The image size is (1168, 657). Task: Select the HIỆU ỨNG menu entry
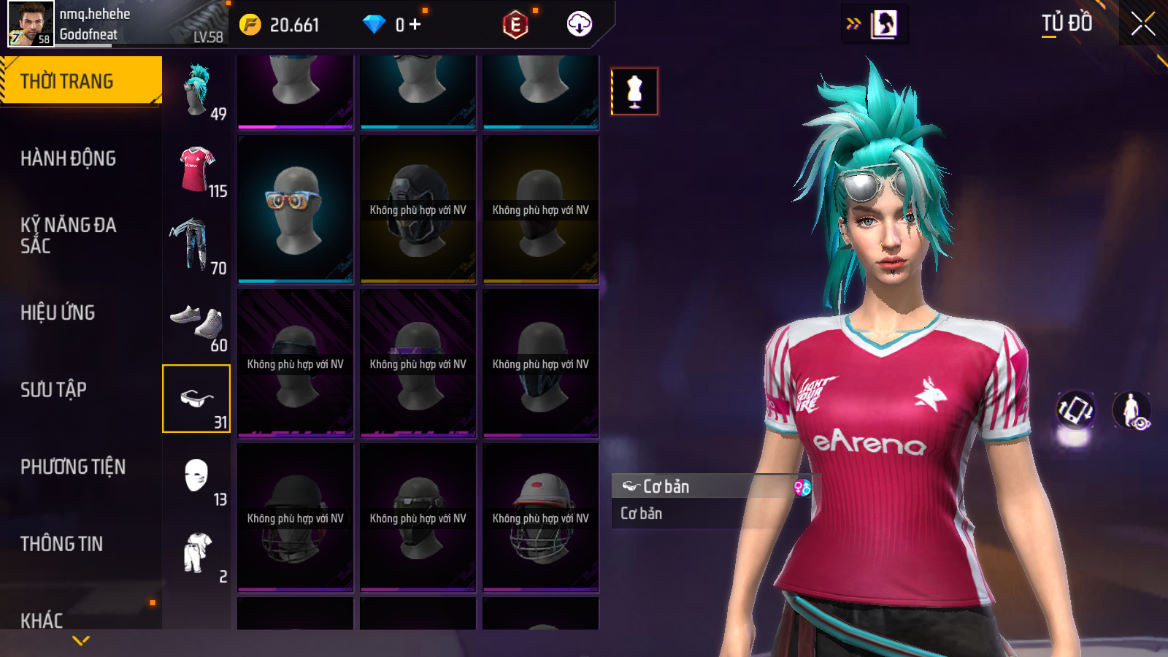(58, 312)
